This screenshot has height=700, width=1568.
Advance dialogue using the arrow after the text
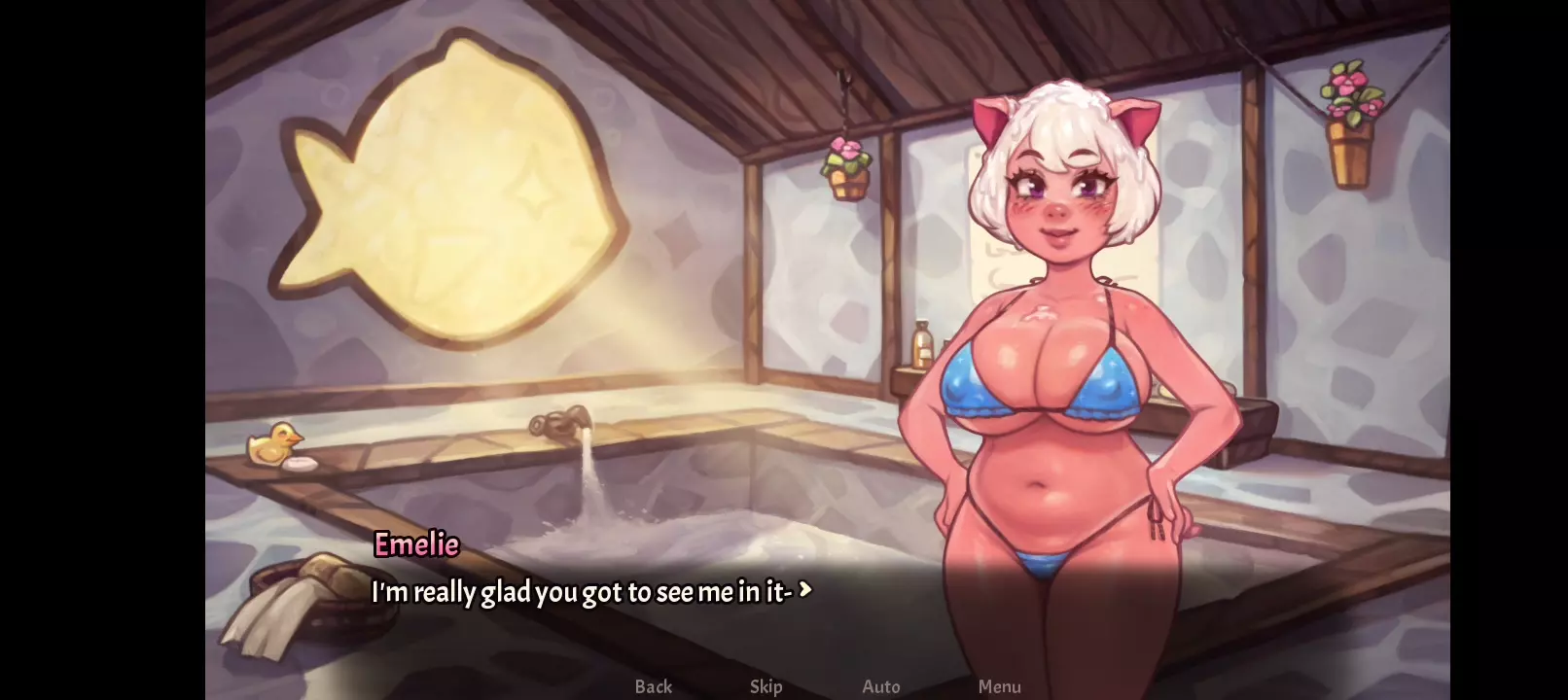click(804, 589)
